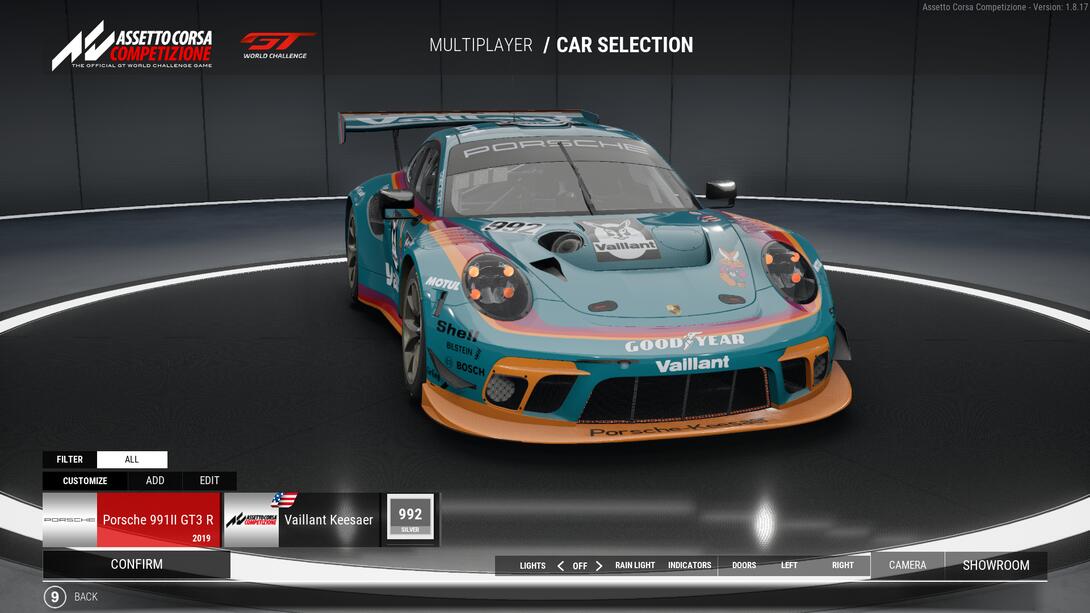This screenshot has width=1090, height=613.
Task: Open the Customize option
Action: pos(85,481)
